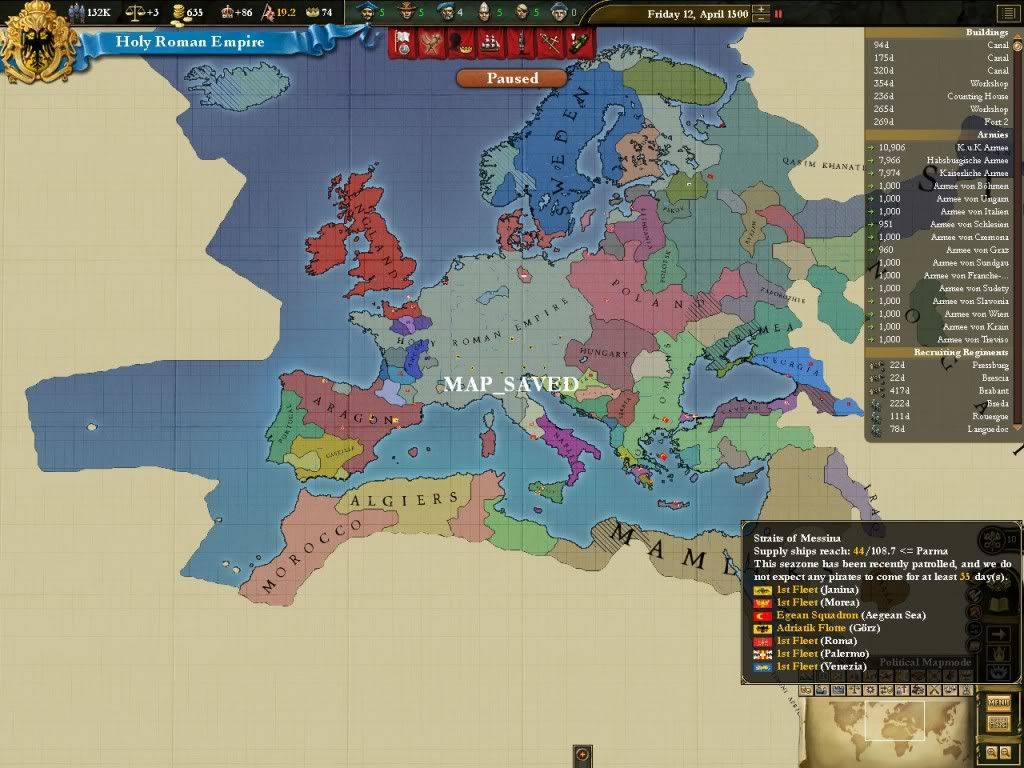The width and height of the screenshot is (1024, 768).
Task: Open the Counting House building entry
Action: pyautogui.click(x=940, y=96)
